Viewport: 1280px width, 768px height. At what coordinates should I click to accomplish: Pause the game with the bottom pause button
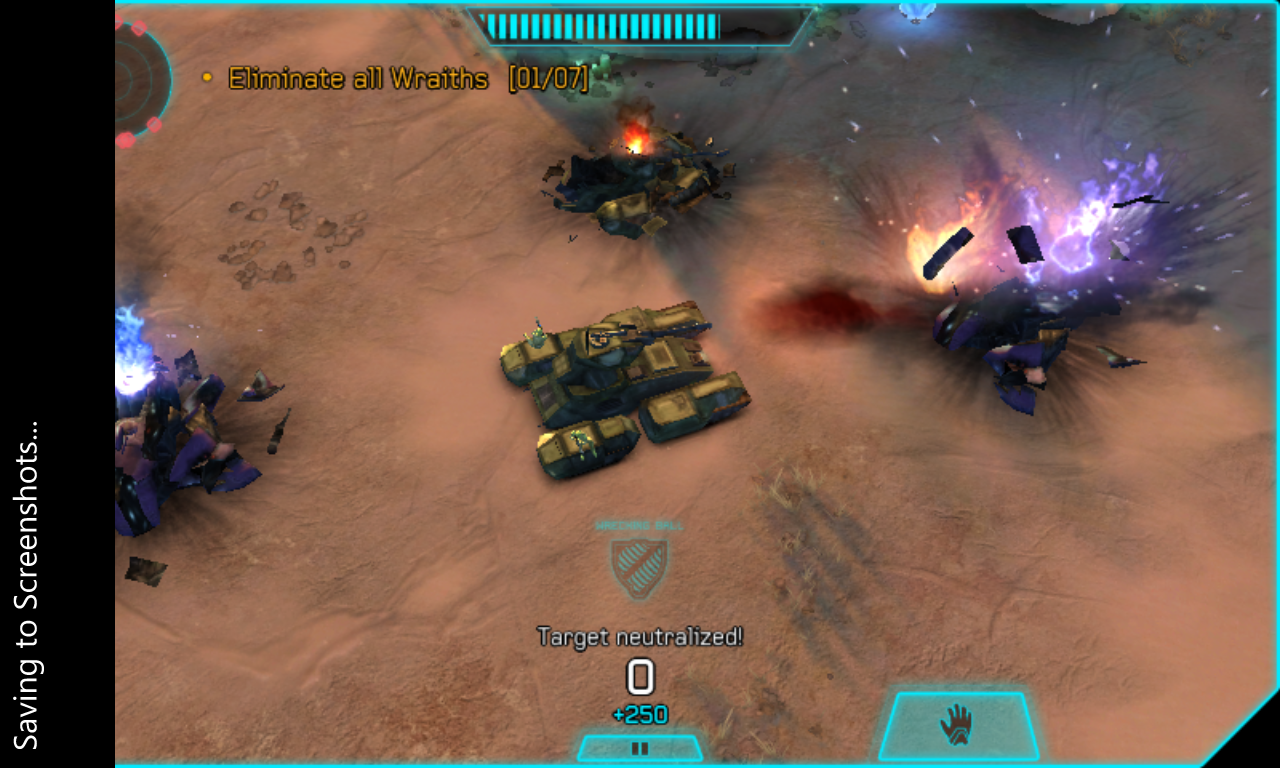pyautogui.click(x=640, y=748)
